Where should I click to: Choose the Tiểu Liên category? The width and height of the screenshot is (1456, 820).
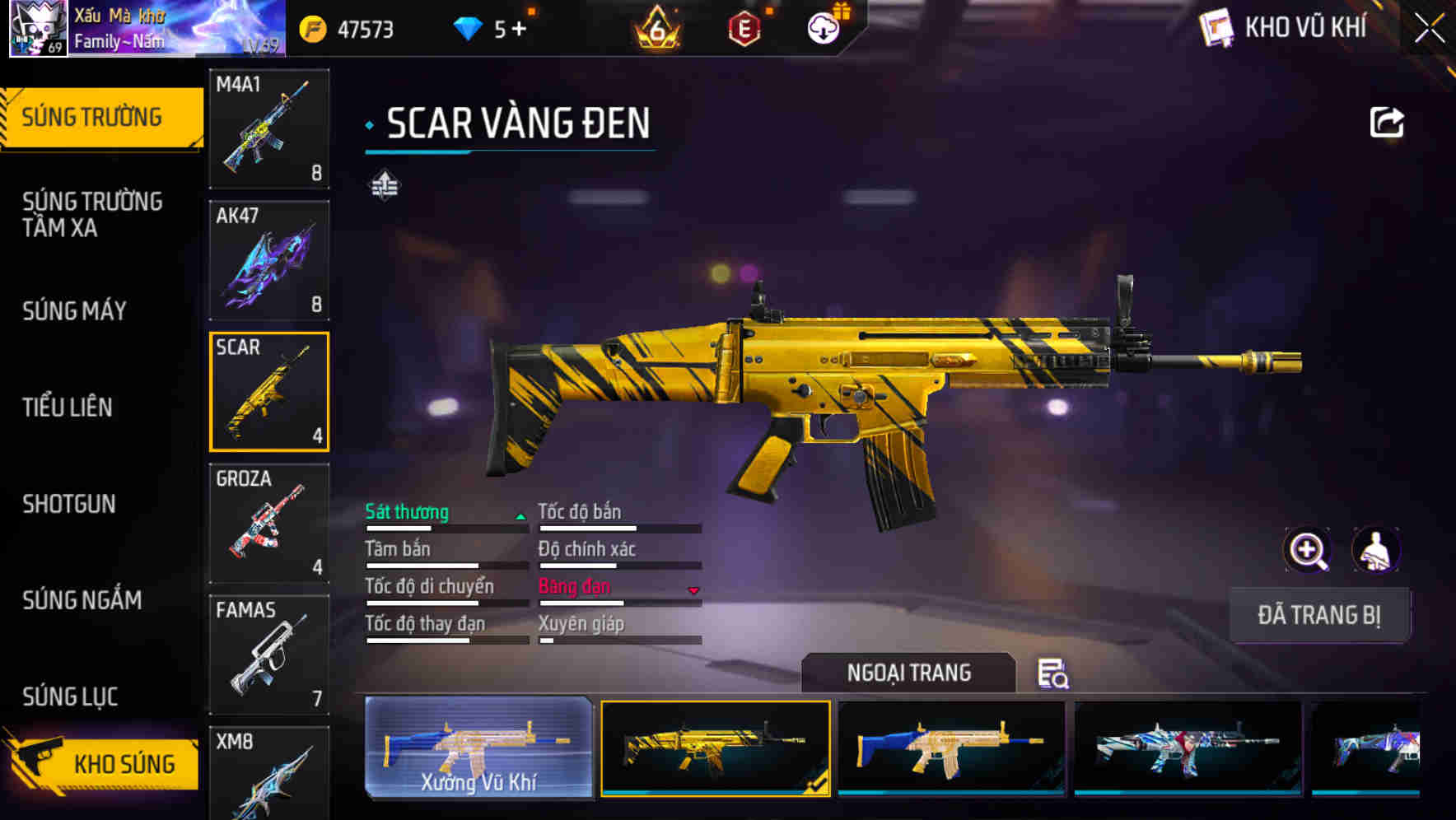tap(68, 407)
